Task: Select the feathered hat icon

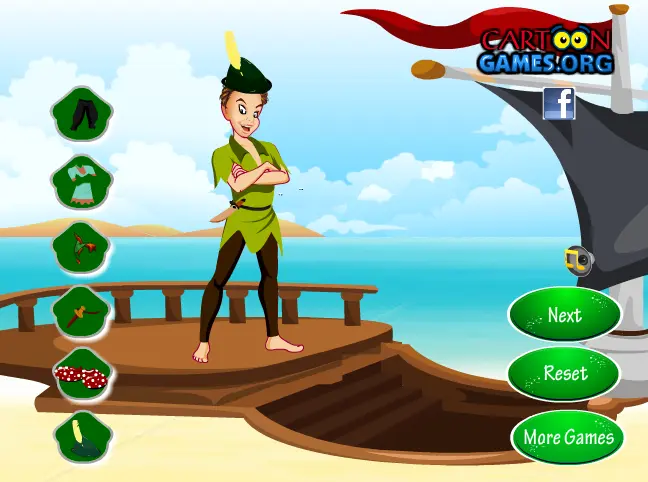Action: [81, 438]
